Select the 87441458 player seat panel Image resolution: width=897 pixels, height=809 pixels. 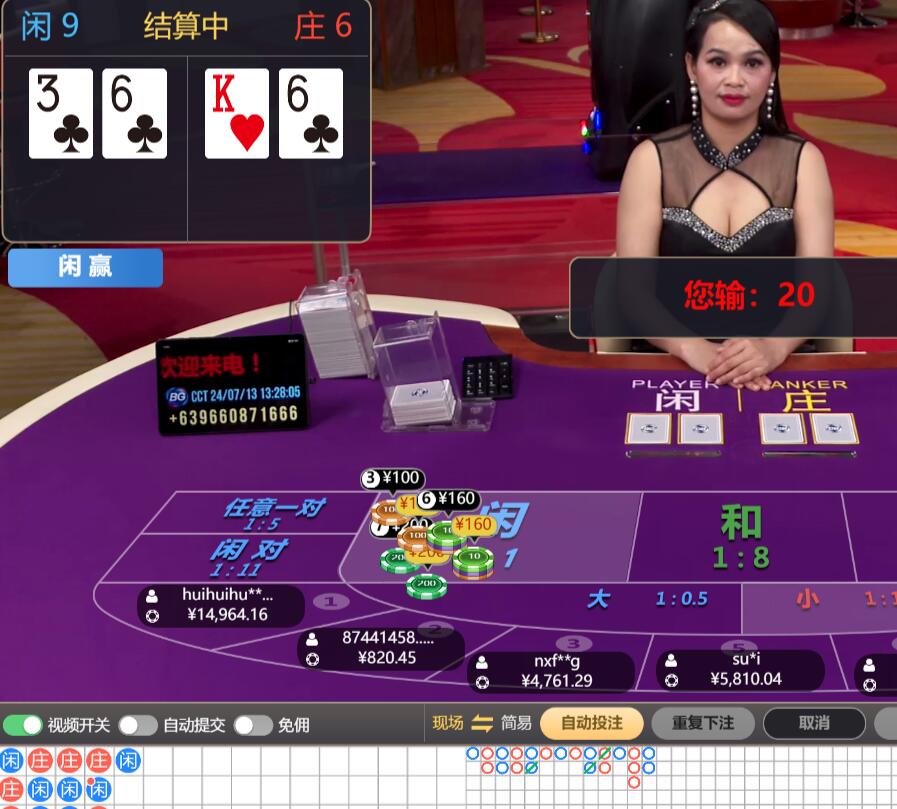click(x=381, y=648)
